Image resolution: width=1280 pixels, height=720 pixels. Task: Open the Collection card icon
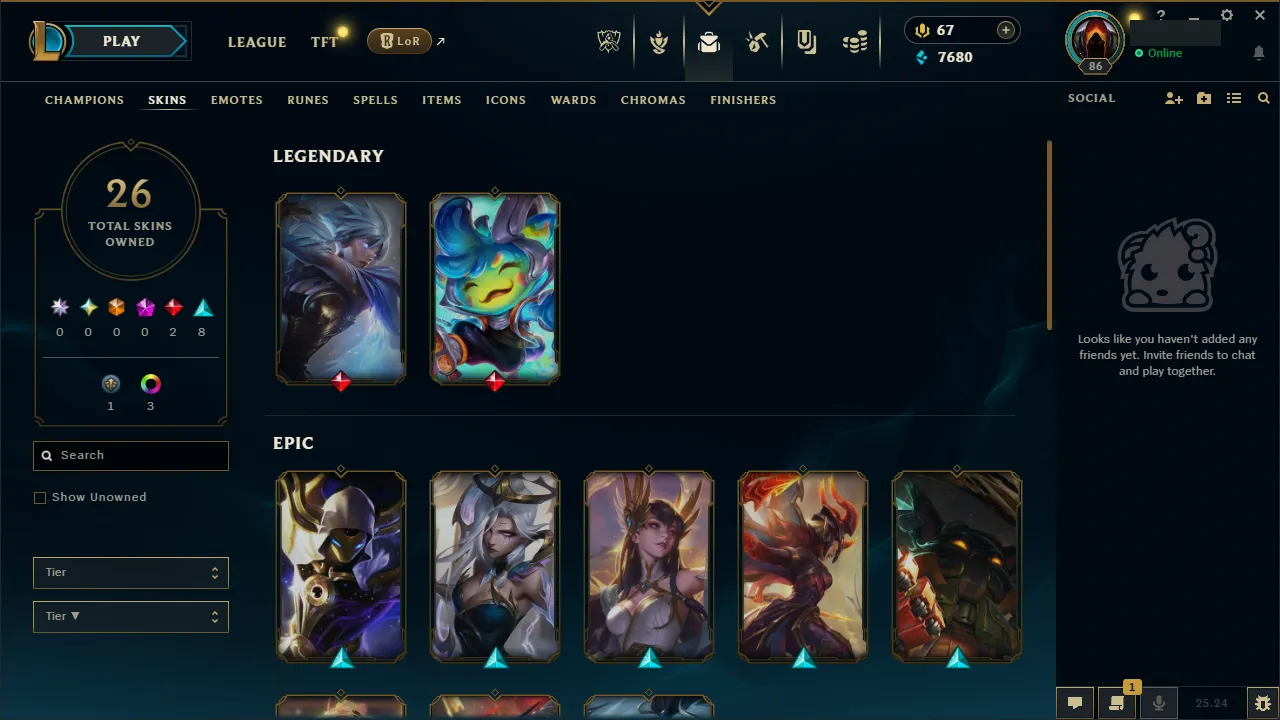click(806, 42)
